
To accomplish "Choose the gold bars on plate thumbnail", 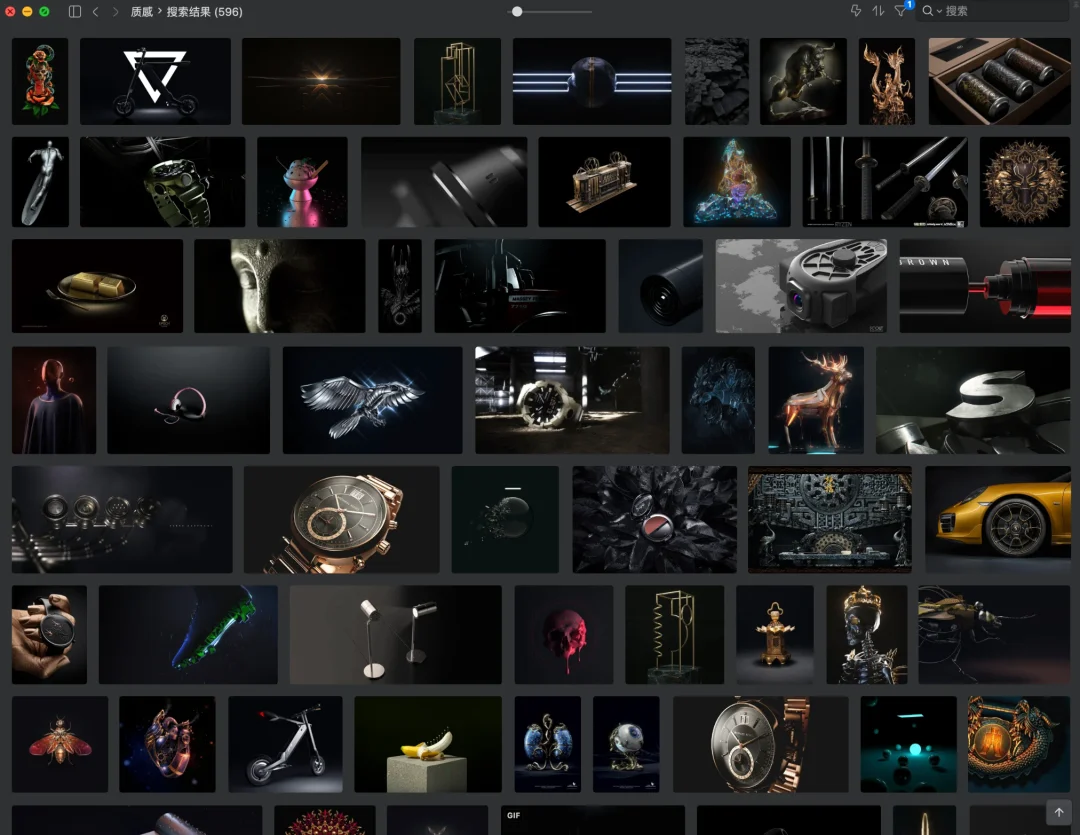I will pyautogui.click(x=97, y=285).
